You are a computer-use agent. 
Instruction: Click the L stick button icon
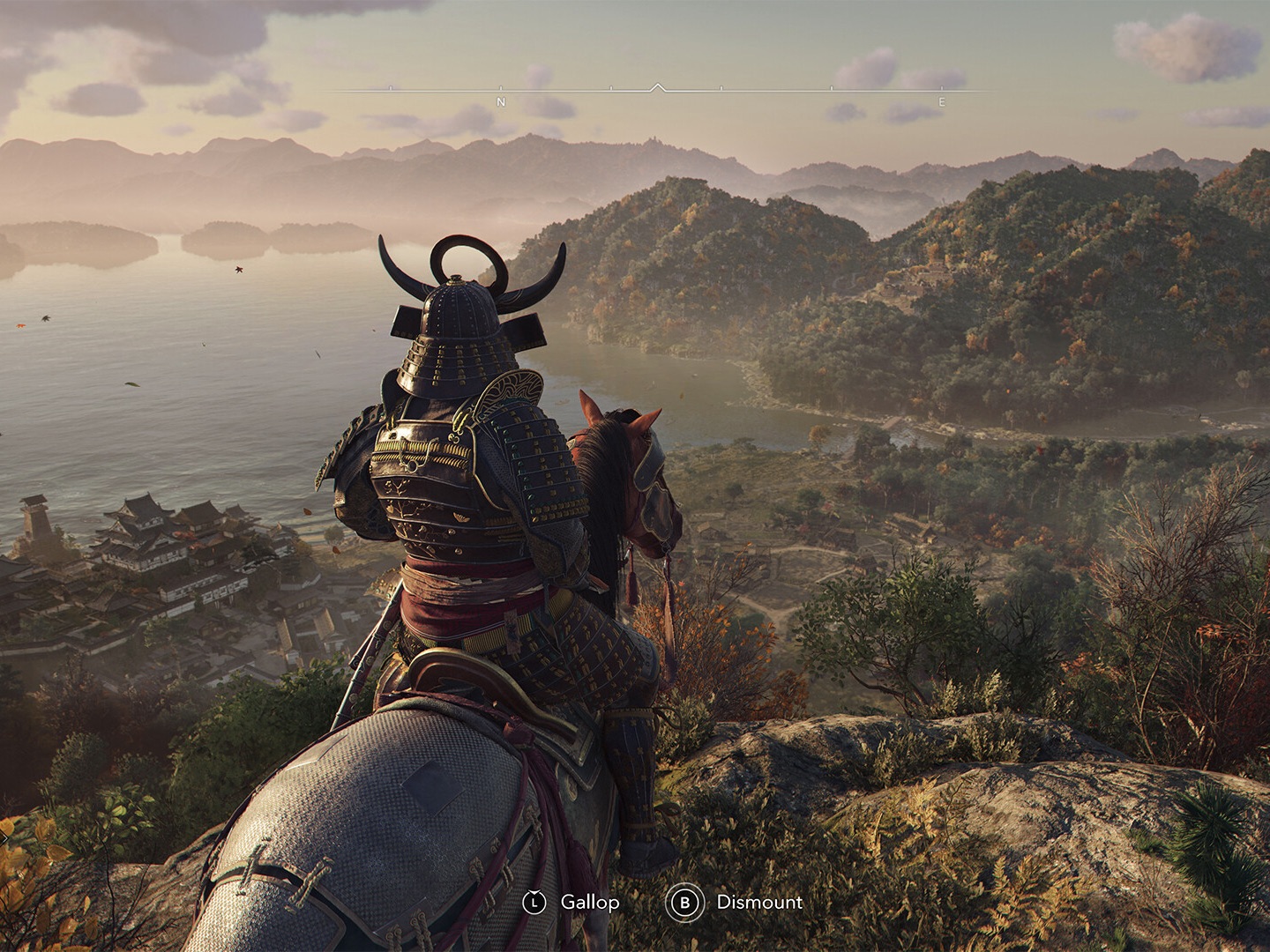[536, 903]
